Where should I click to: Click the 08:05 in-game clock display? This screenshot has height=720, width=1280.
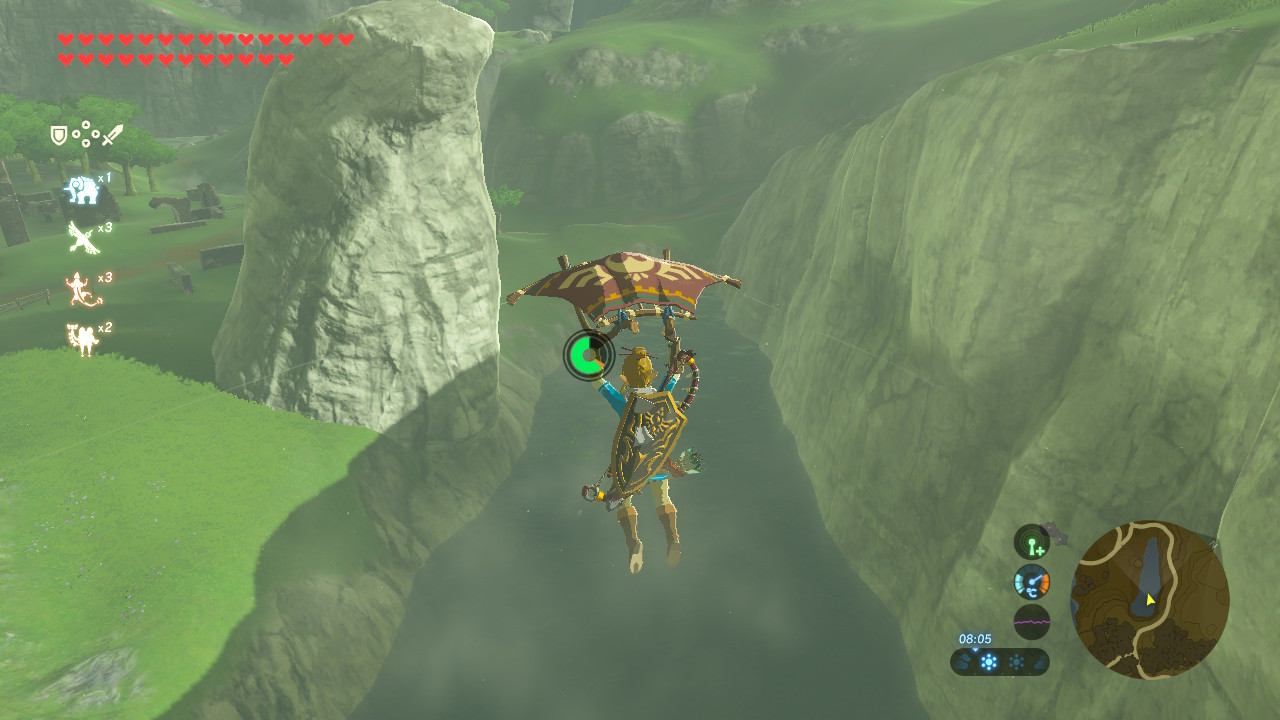tap(976, 640)
